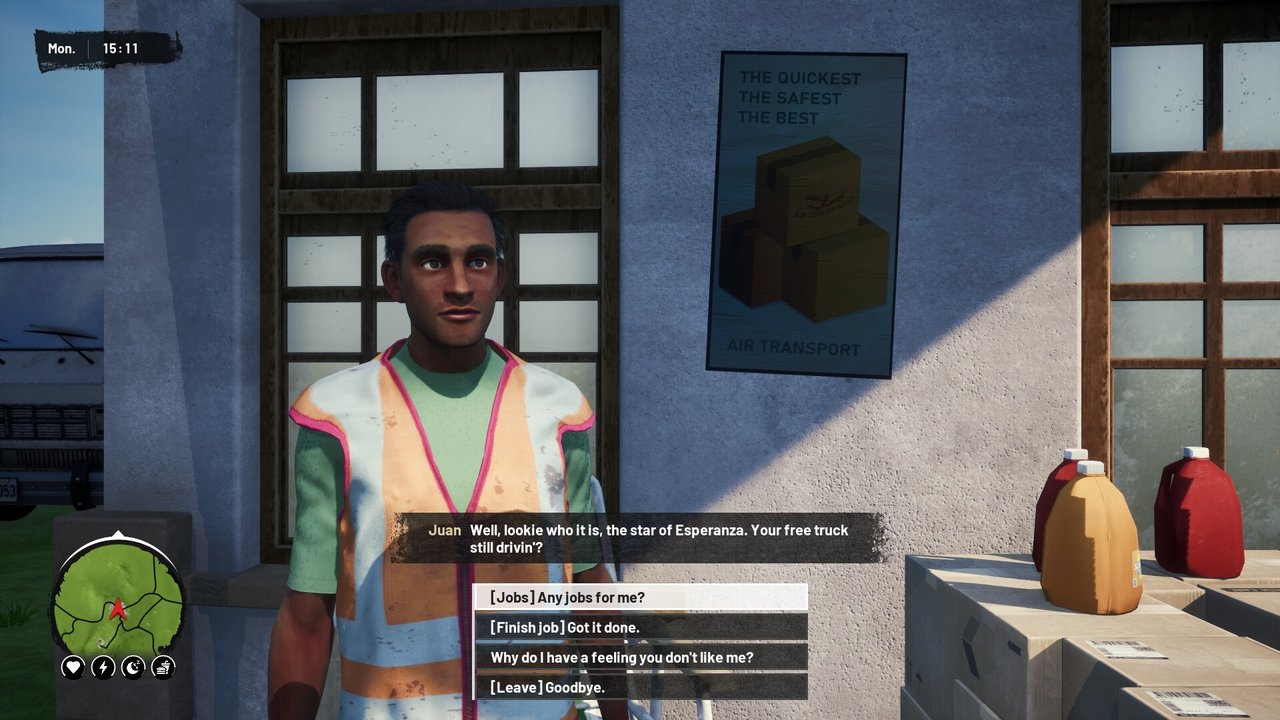Select the Leave Goodbye option

pyautogui.click(x=640, y=687)
